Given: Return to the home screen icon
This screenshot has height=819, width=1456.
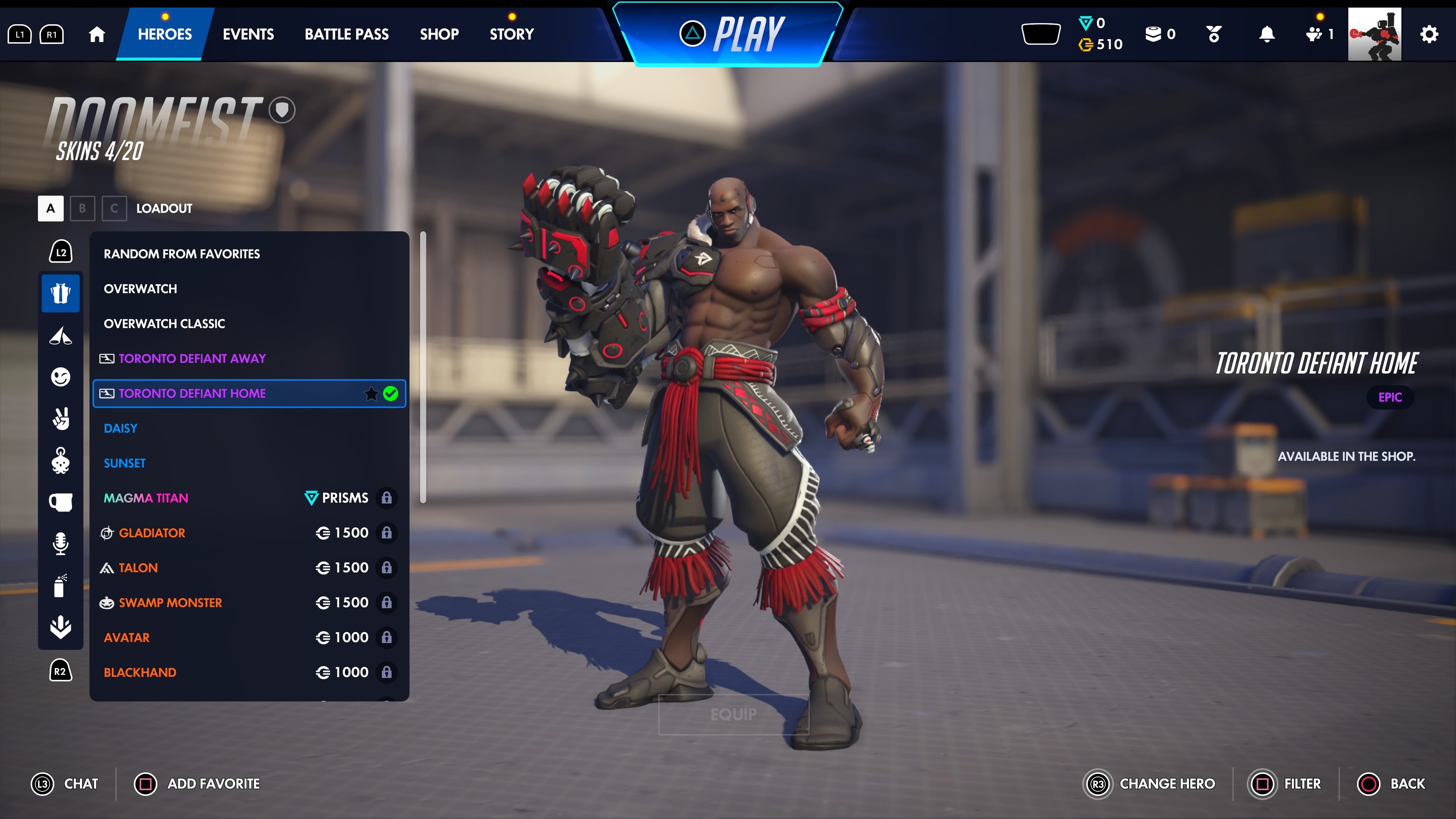Looking at the screenshot, I should pos(97,35).
